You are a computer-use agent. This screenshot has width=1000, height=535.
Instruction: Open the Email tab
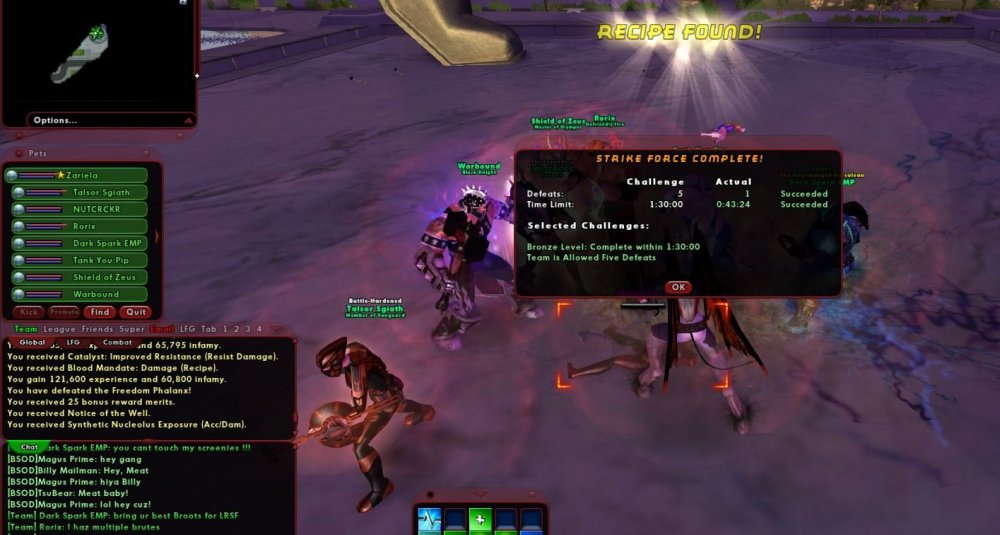click(161, 329)
